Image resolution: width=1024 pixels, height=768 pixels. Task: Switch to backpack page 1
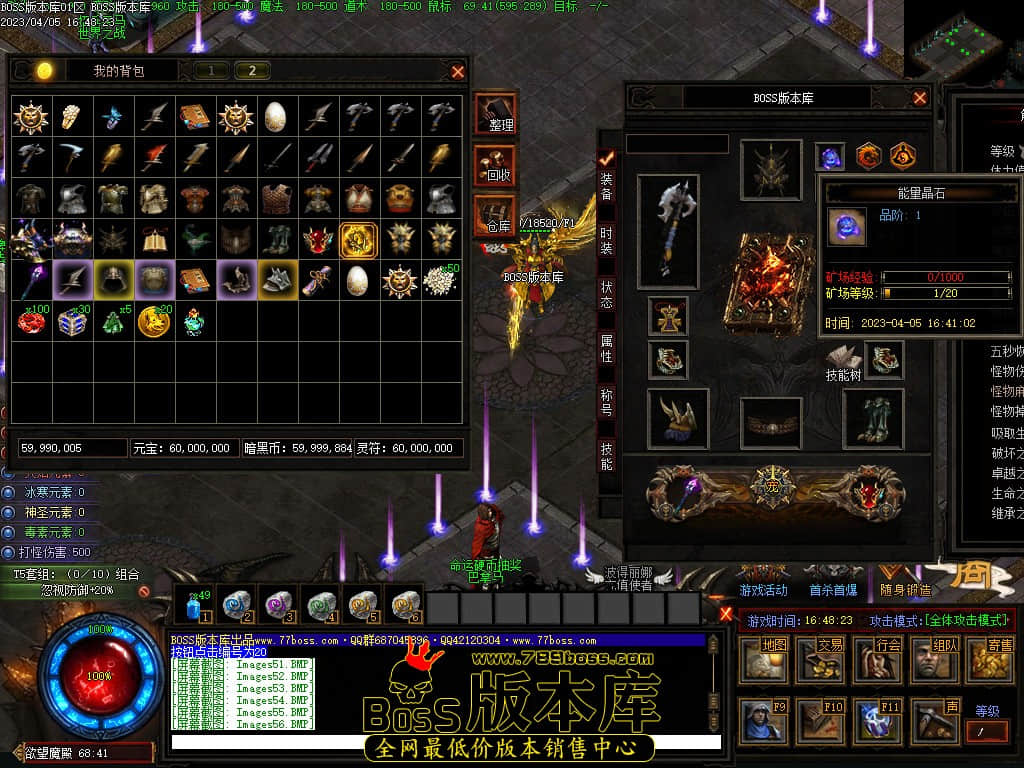(x=211, y=70)
